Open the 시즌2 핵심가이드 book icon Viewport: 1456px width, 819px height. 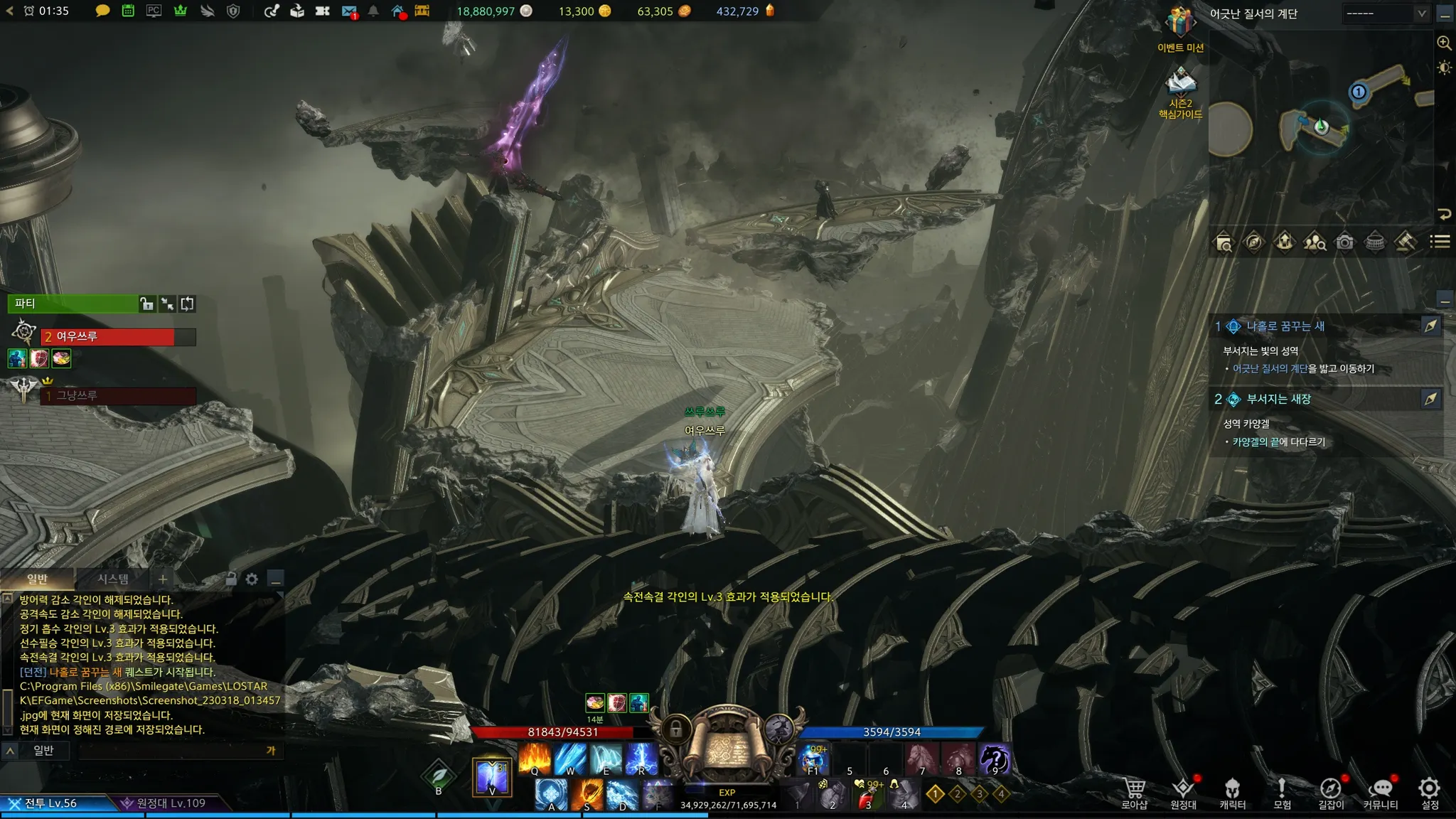point(1180,82)
